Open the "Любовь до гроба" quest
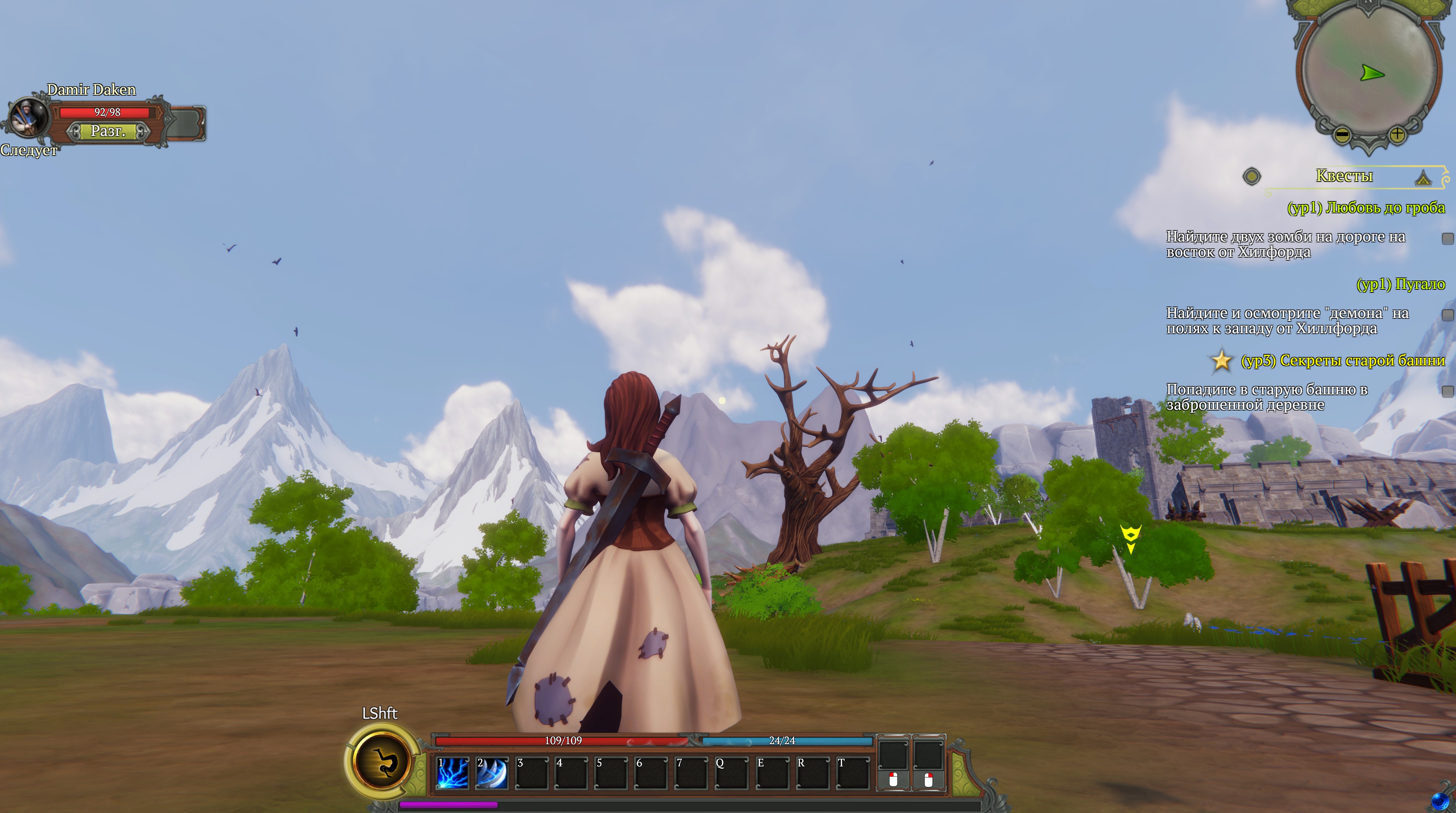 (1365, 208)
